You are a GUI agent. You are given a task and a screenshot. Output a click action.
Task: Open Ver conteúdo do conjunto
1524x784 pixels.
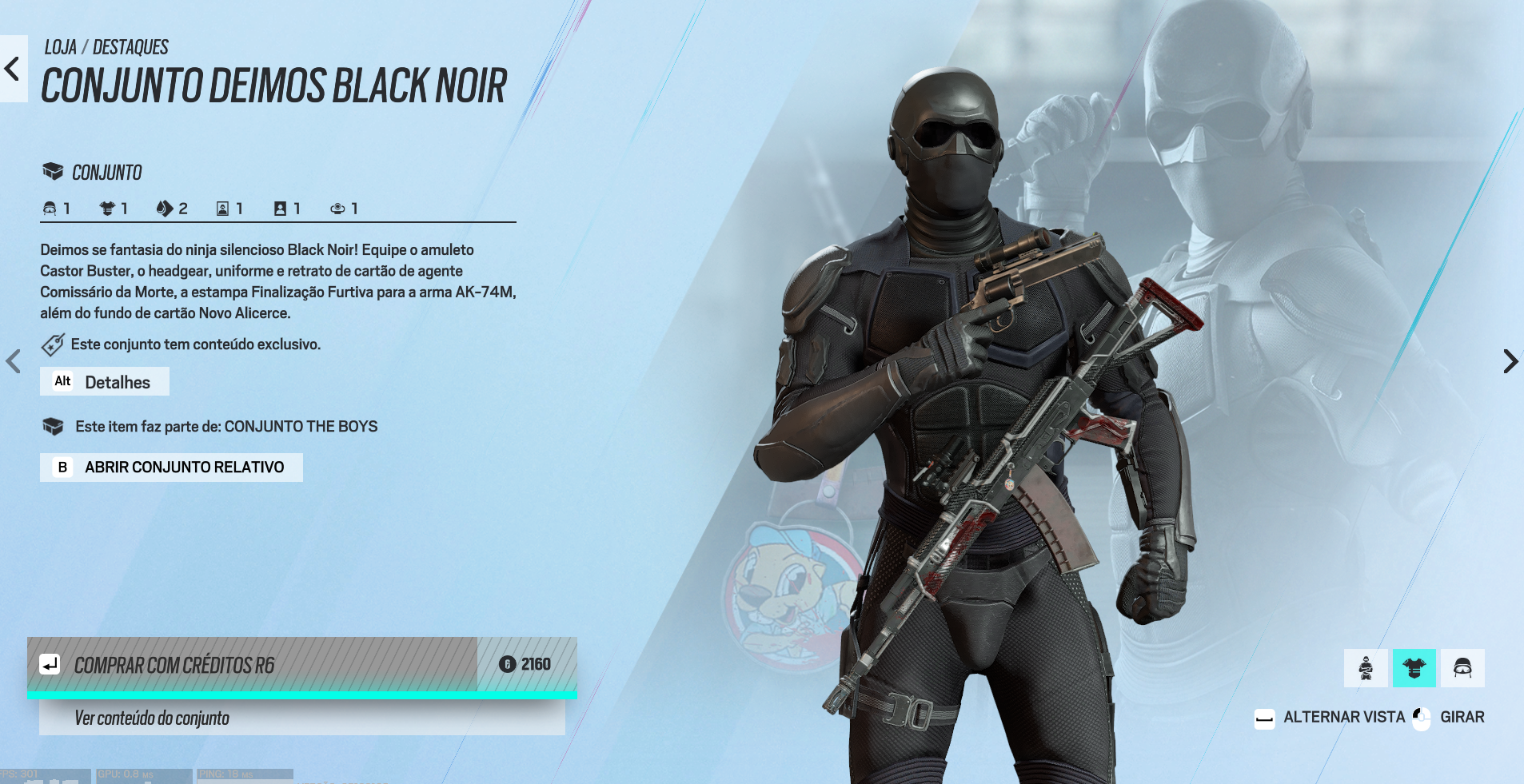[151, 718]
